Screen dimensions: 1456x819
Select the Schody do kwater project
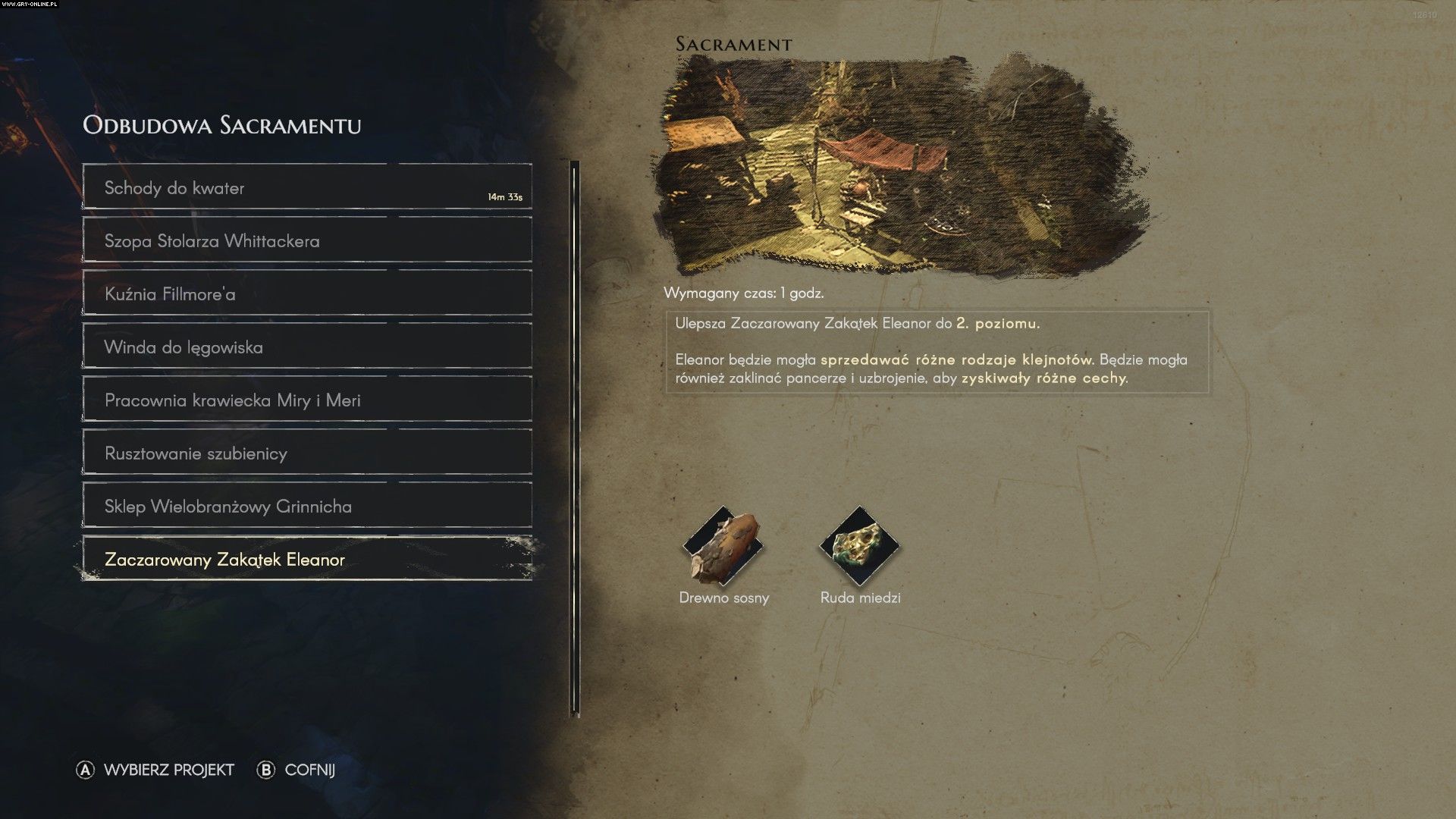307,187
